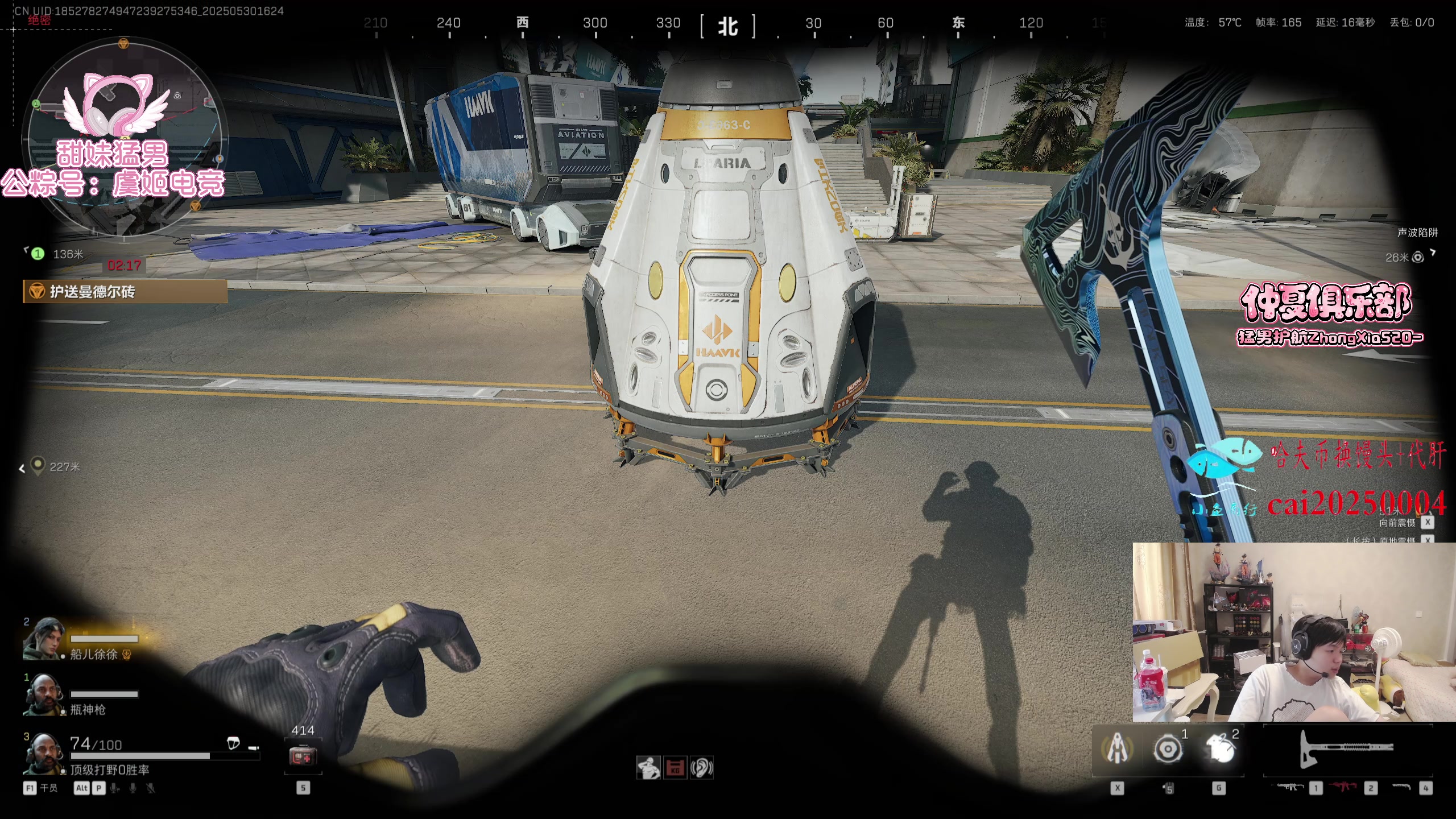Select teammate 船儿徐徐's portrait

[43, 639]
